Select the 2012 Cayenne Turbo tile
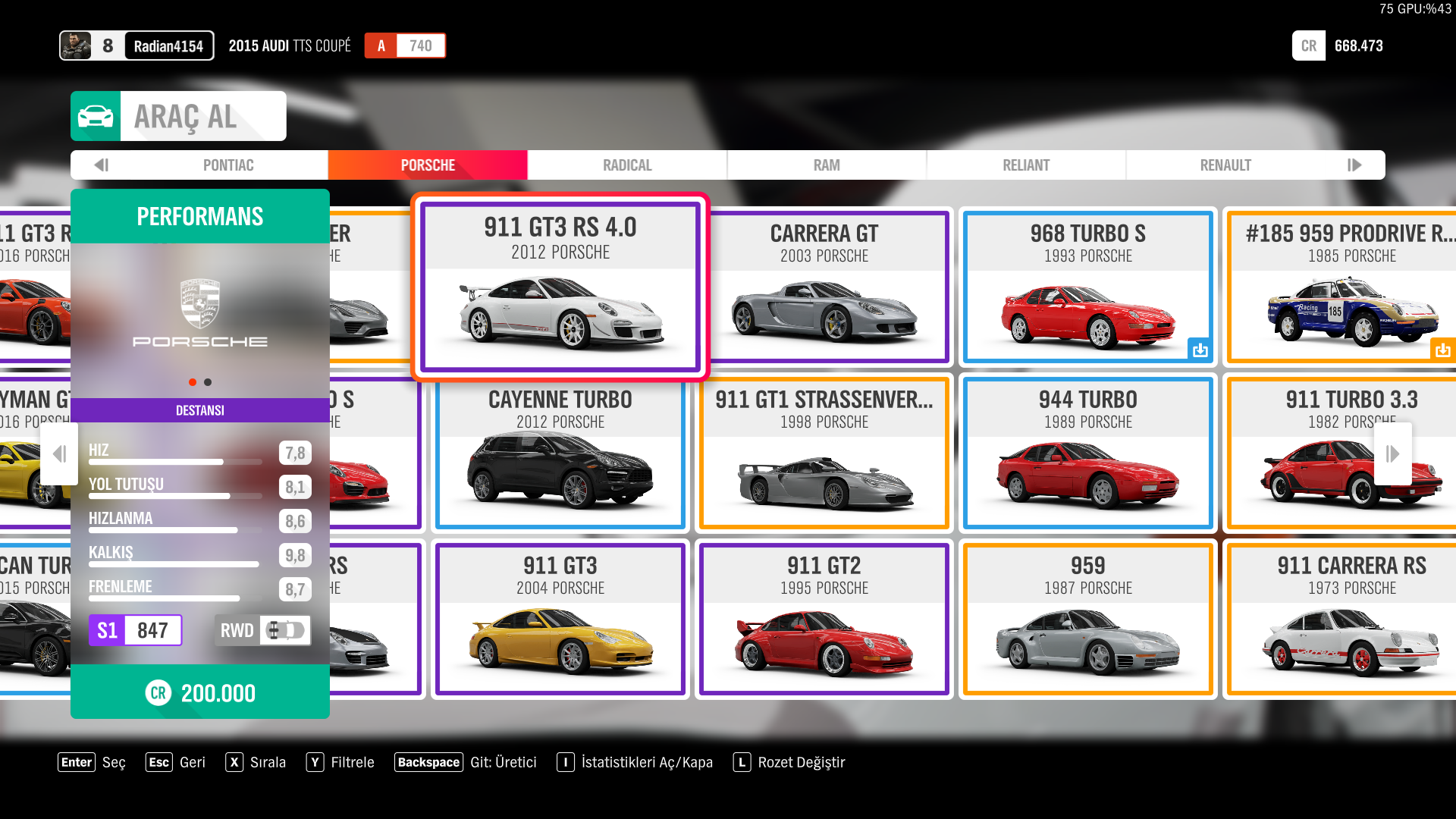Image resolution: width=1456 pixels, height=819 pixels. click(x=560, y=453)
